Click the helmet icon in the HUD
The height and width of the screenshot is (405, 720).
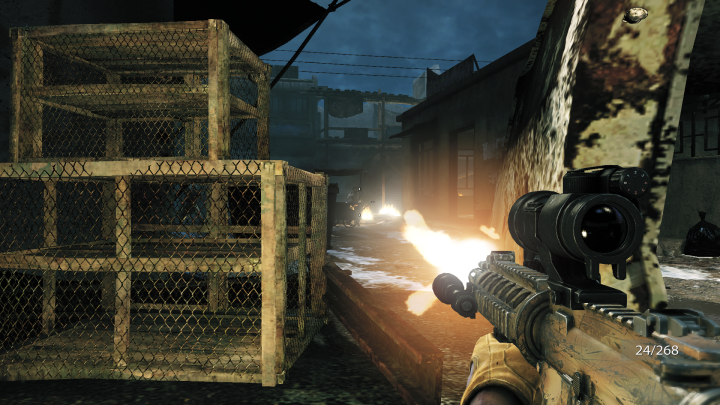(634, 14)
